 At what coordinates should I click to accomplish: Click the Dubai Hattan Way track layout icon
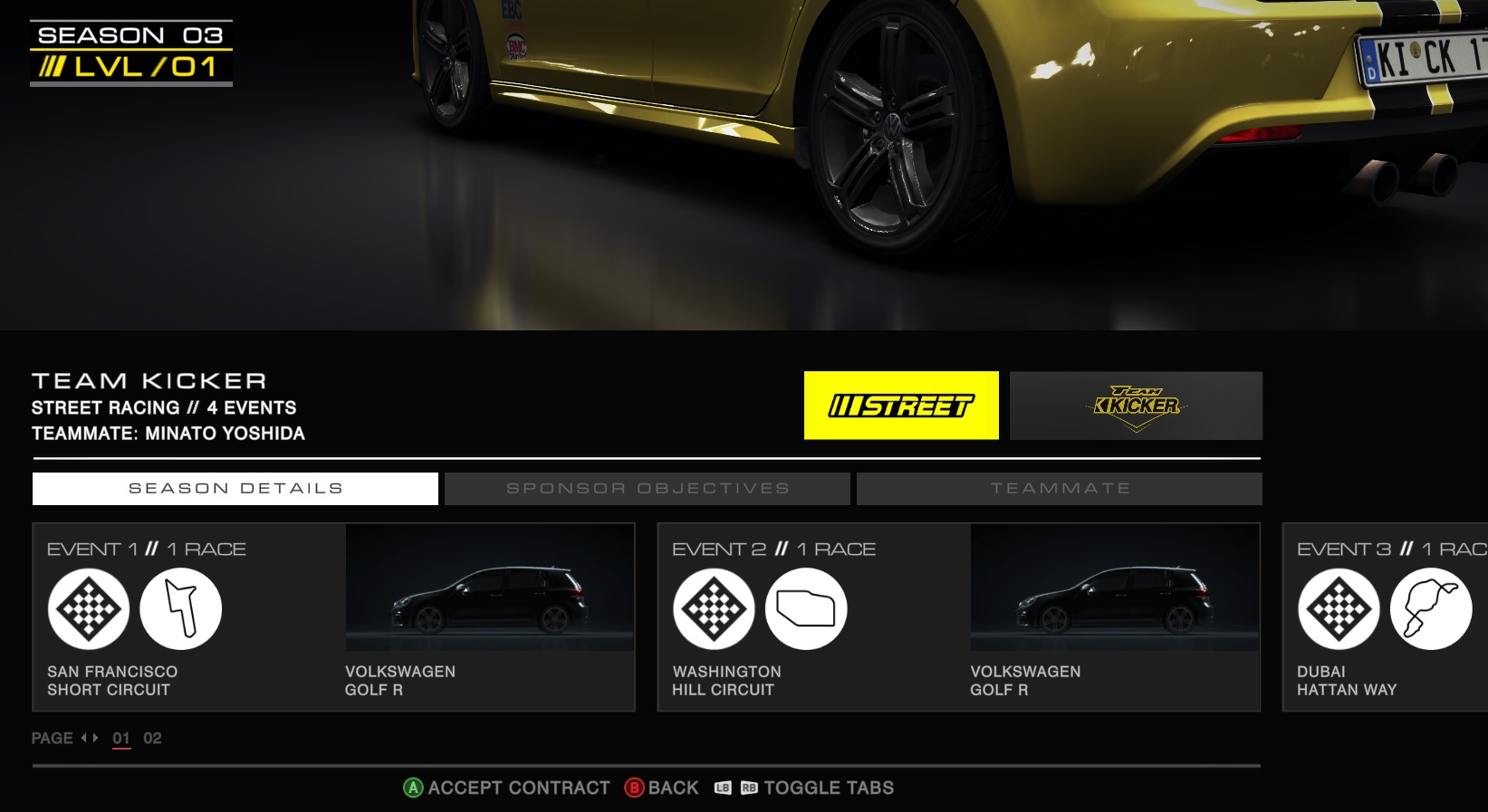click(x=1431, y=609)
